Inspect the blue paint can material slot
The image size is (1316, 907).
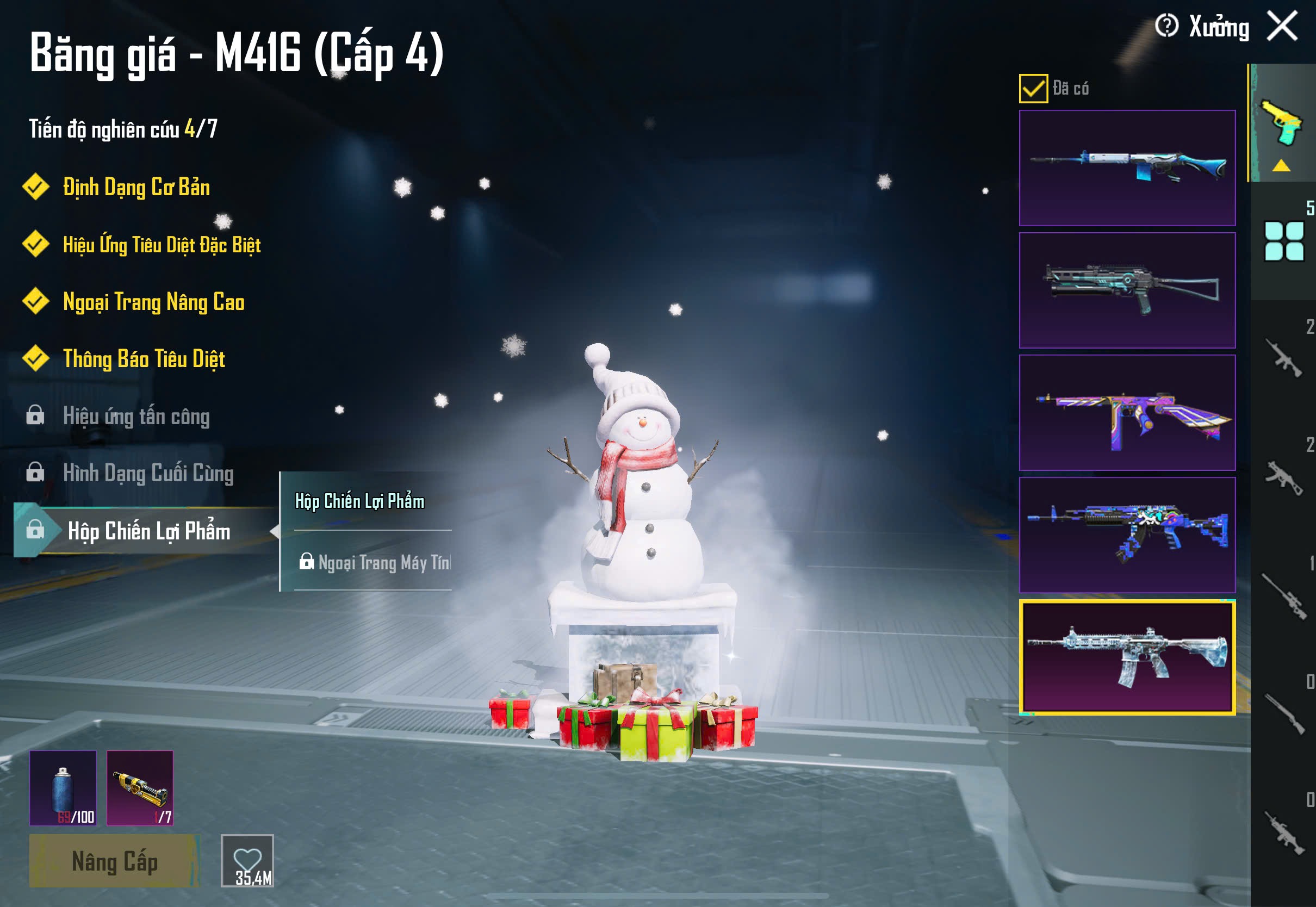(x=63, y=788)
